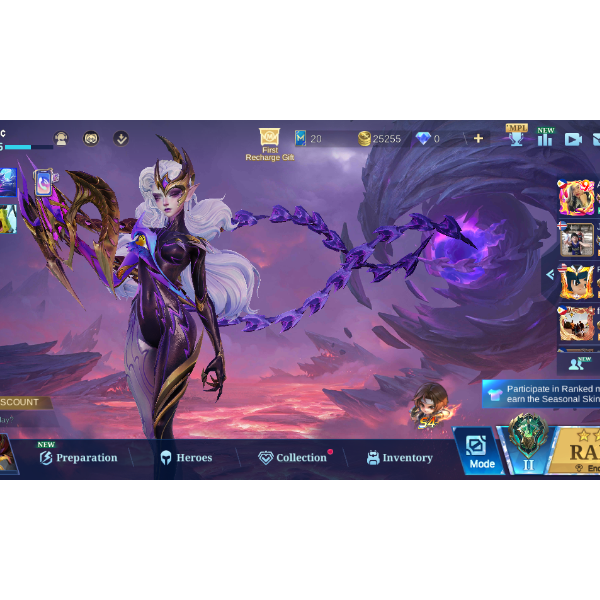Start a Ranked match
Viewport: 600px width, 600px height.
(x=580, y=450)
